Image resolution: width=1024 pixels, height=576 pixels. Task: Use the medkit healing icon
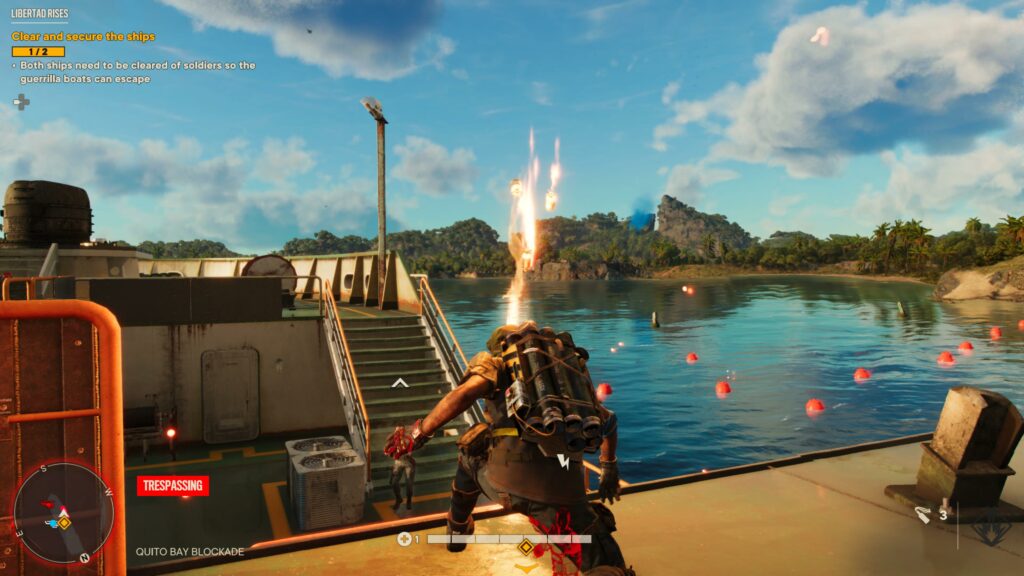click(x=404, y=539)
